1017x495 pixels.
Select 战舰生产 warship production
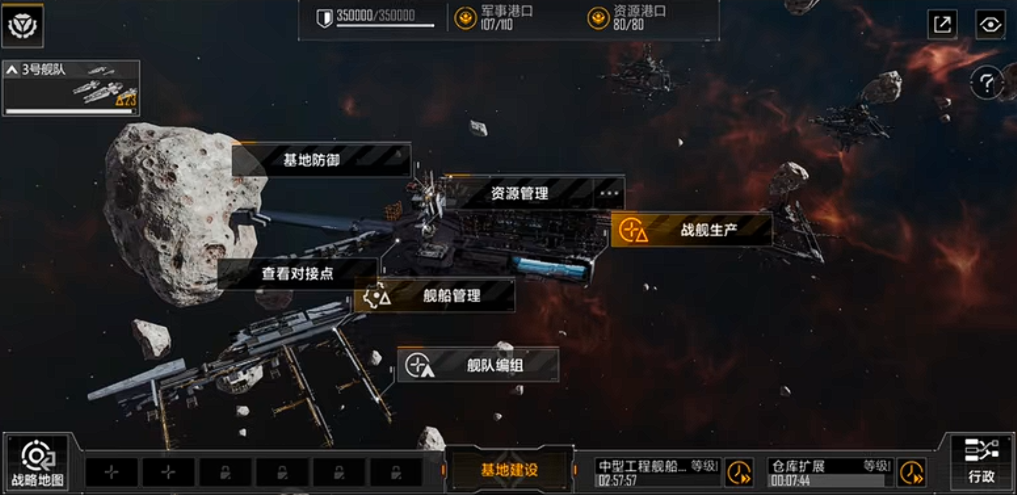tap(692, 230)
